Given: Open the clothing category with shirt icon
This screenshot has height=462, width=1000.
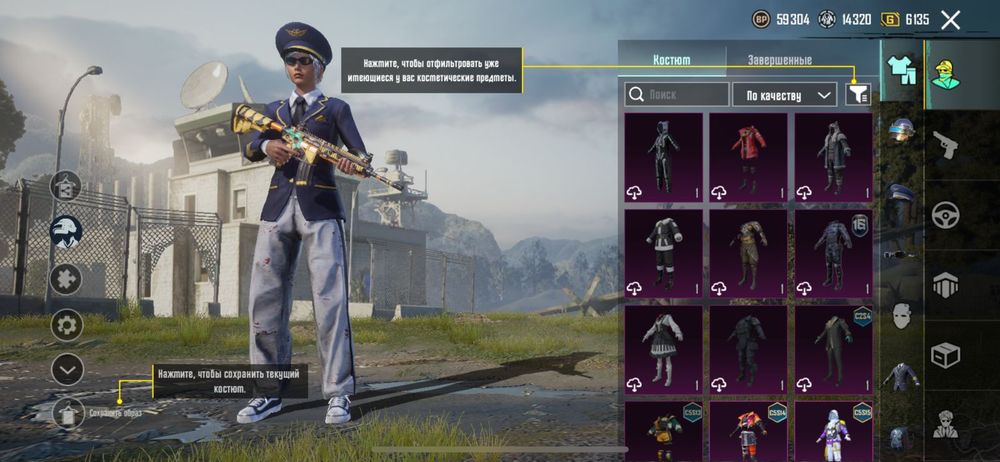Looking at the screenshot, I should [901, 72].
